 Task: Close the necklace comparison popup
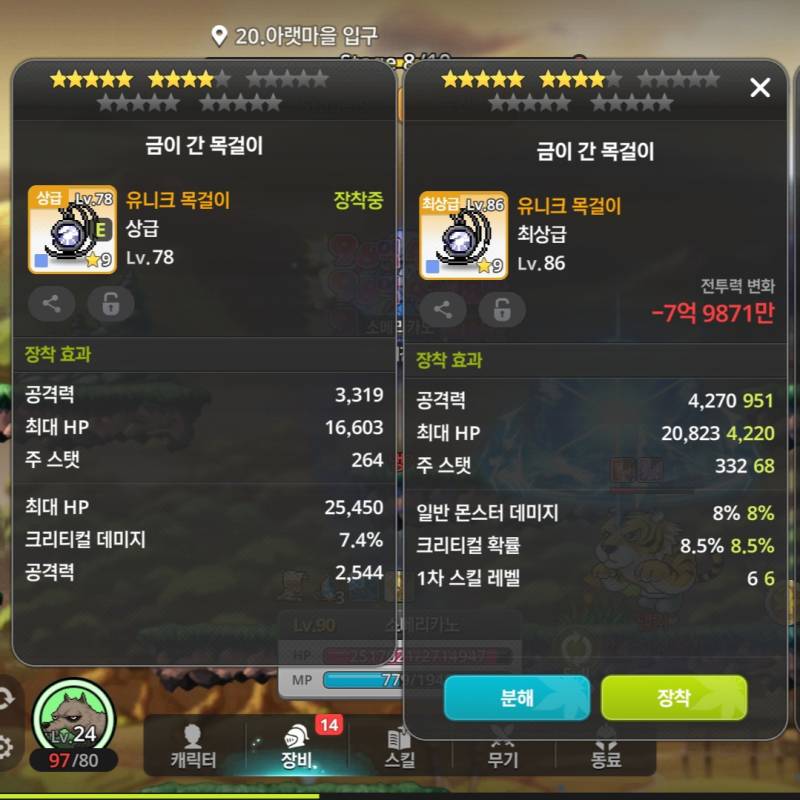pos(760,88)
